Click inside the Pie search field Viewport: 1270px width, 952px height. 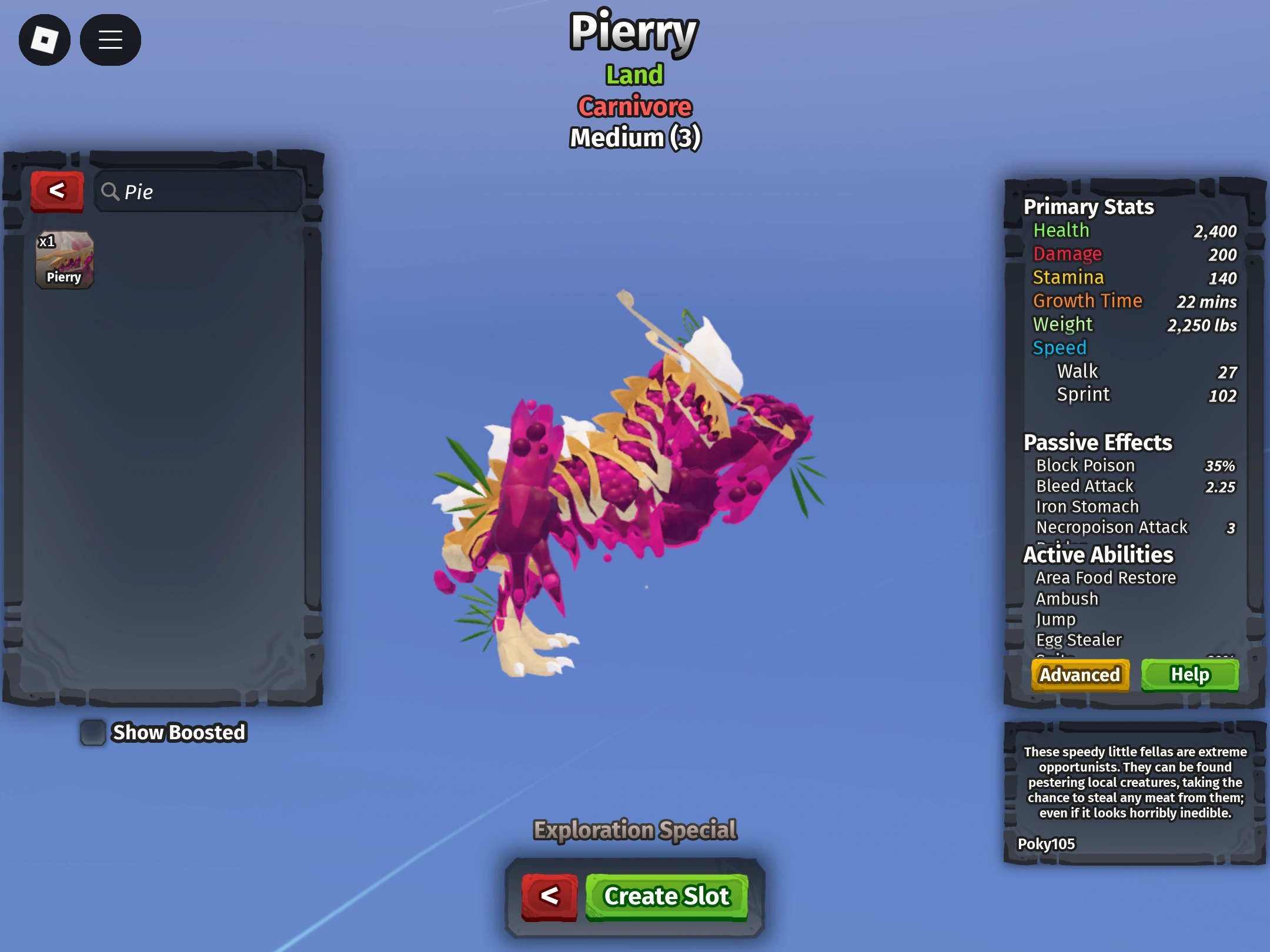tap(200, 192)
